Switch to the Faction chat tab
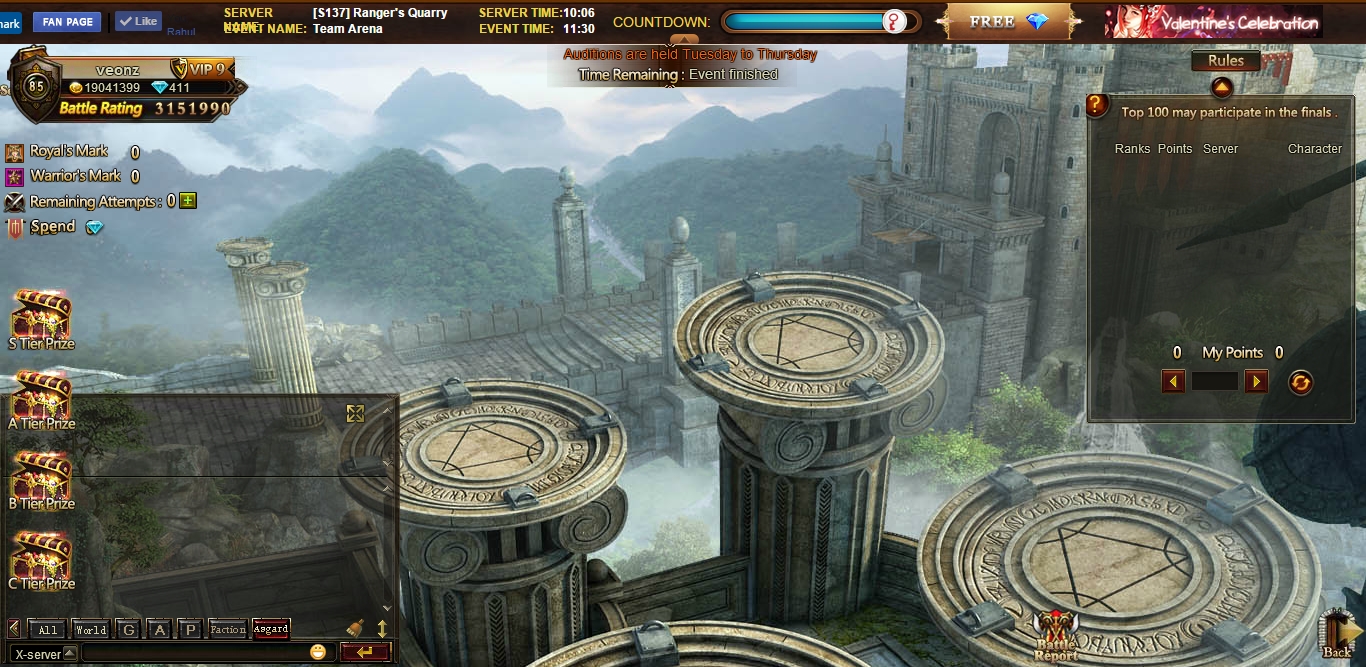 (227, 629)
